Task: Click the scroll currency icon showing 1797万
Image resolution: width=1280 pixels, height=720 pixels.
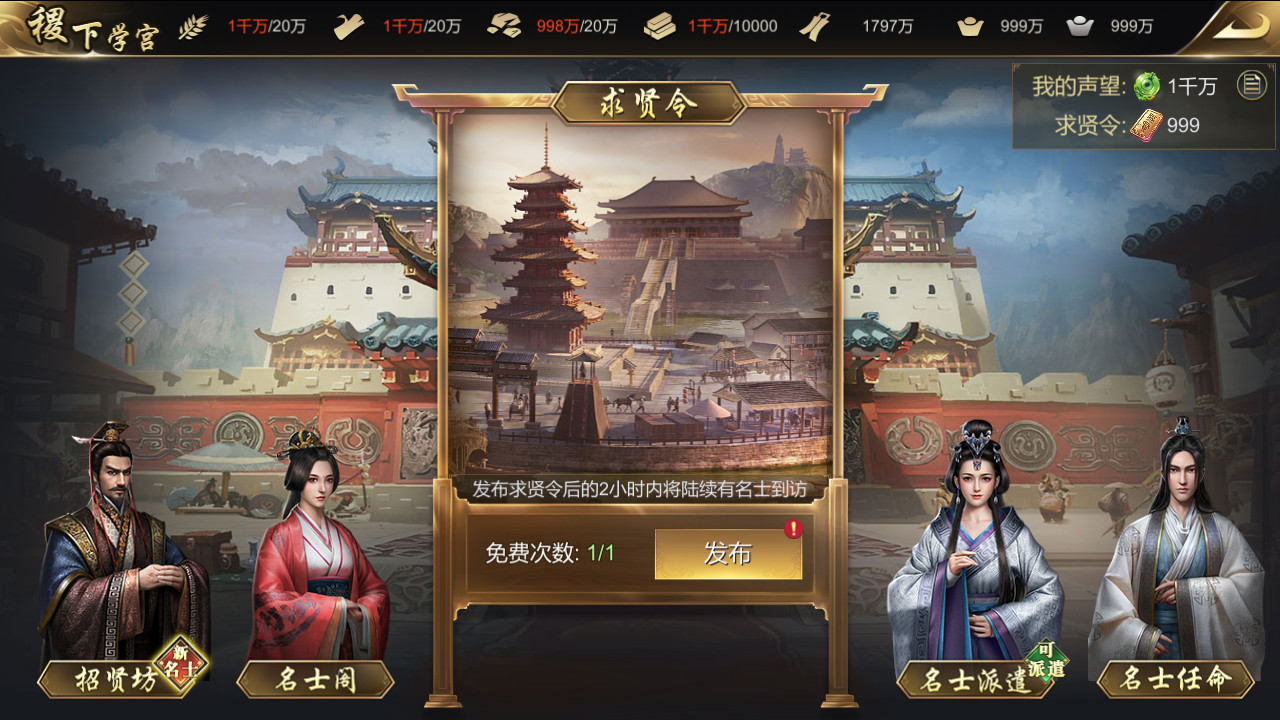Action: click(815, 25)
